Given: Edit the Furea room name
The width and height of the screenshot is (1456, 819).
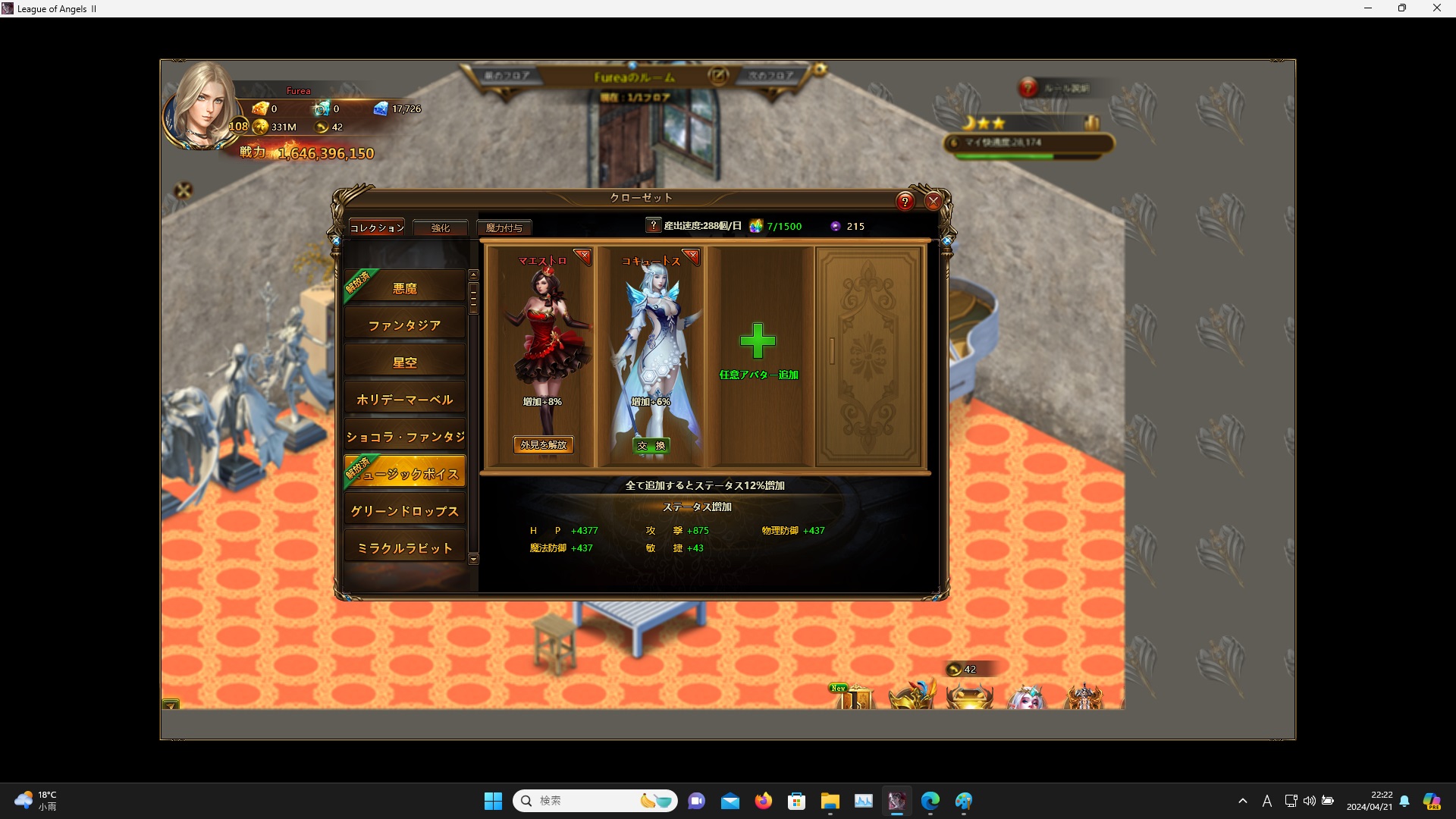Looking at the screenshot, I should (x=717, y=76).
